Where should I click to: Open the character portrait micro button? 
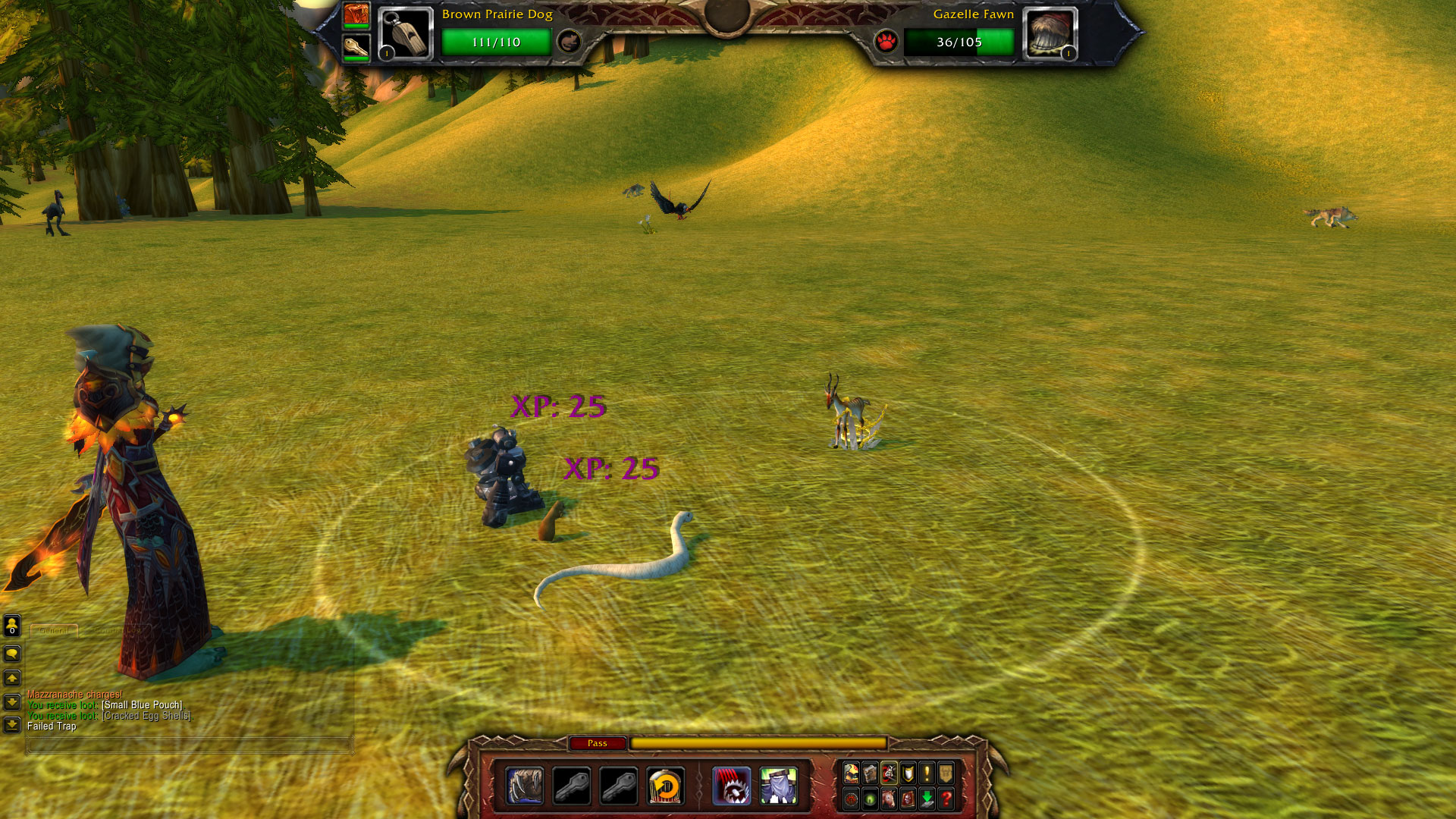click(852, 773)
